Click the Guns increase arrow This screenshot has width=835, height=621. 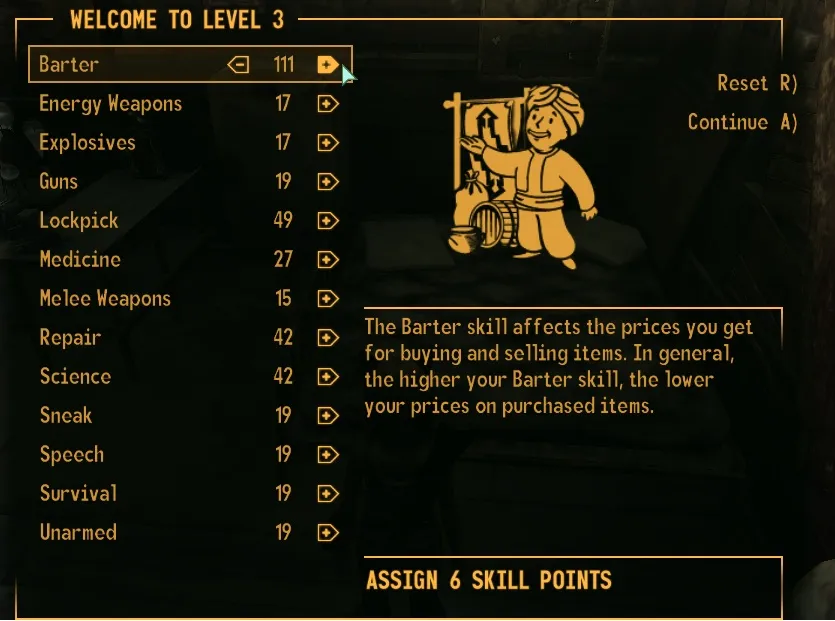click(x=327, y=182)
